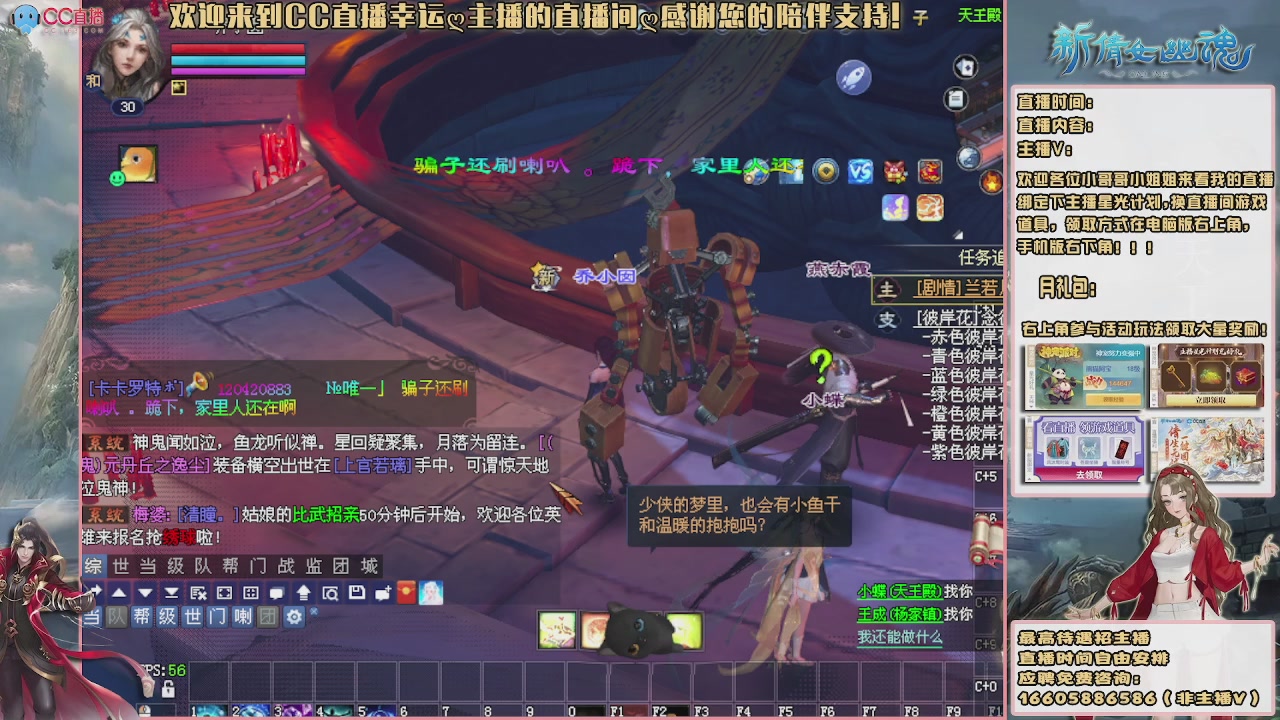Viewport: 1280px width, 720px height.
Task: Select the rocket boost icon below the avatar
Action: (853, 77)
